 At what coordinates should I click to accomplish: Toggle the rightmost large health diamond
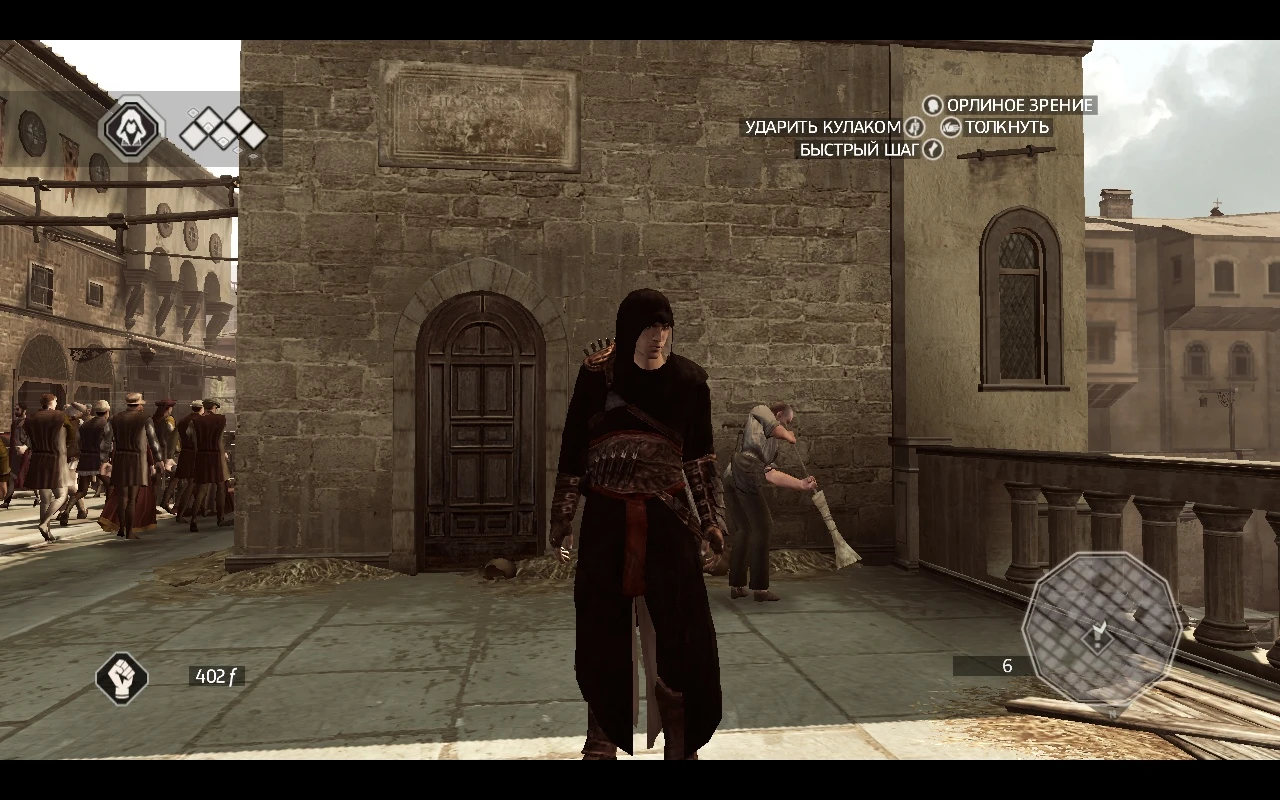point(254,137)
